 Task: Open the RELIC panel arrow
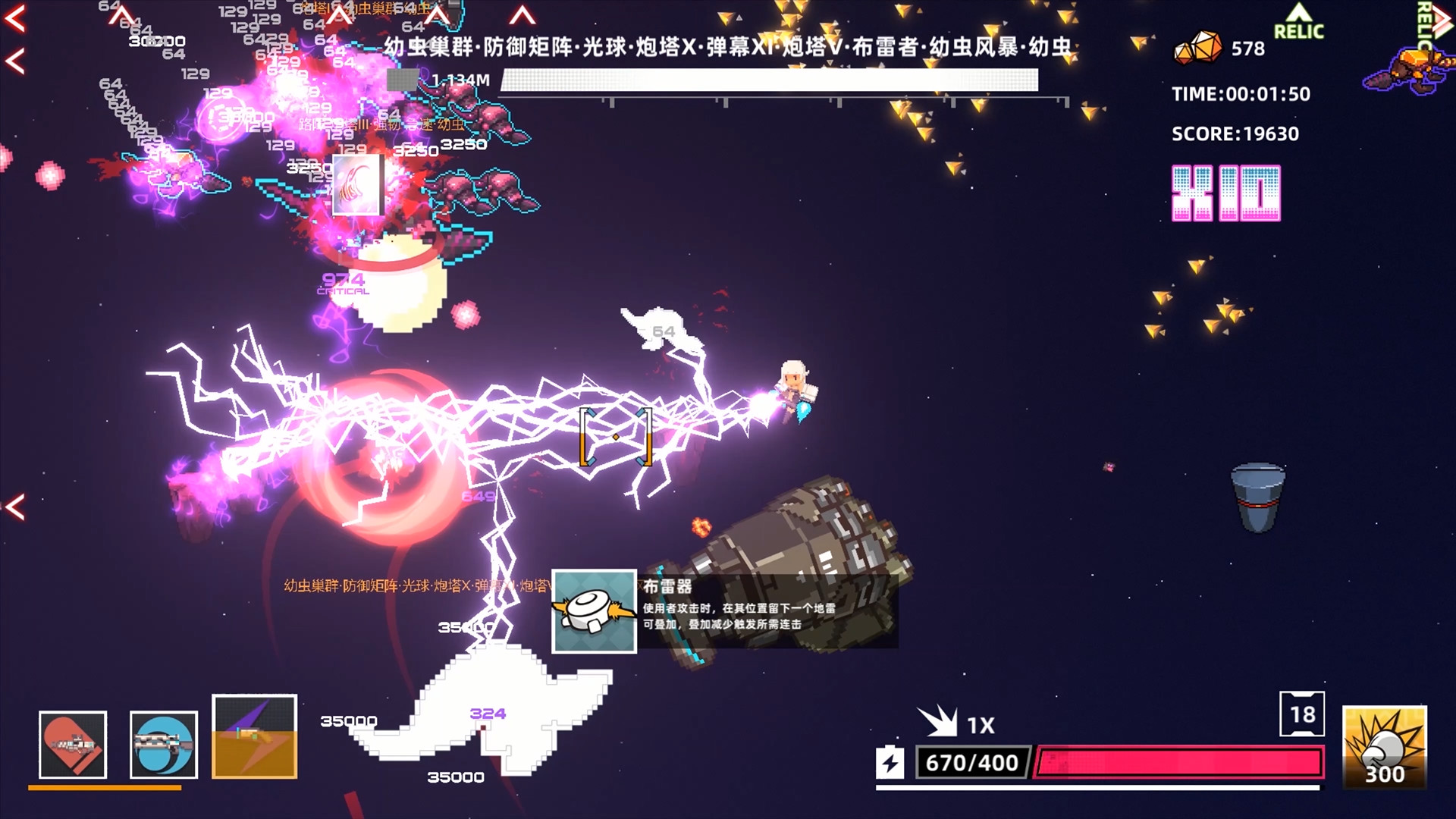click(1298, 21)
